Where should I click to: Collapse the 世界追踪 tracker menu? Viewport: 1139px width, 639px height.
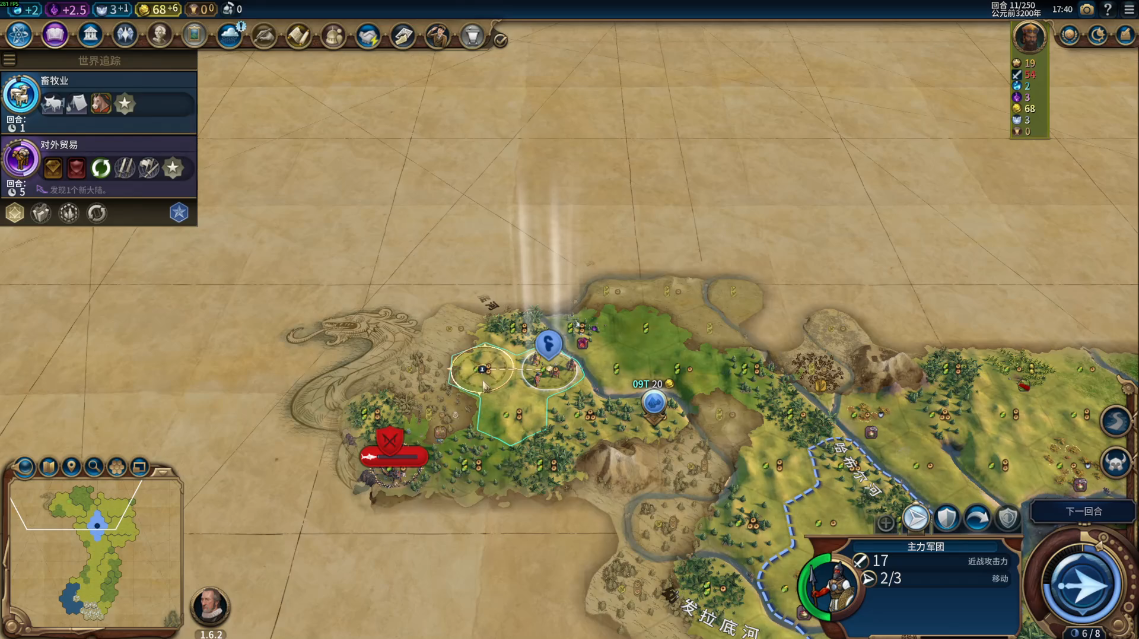[10, 60]
